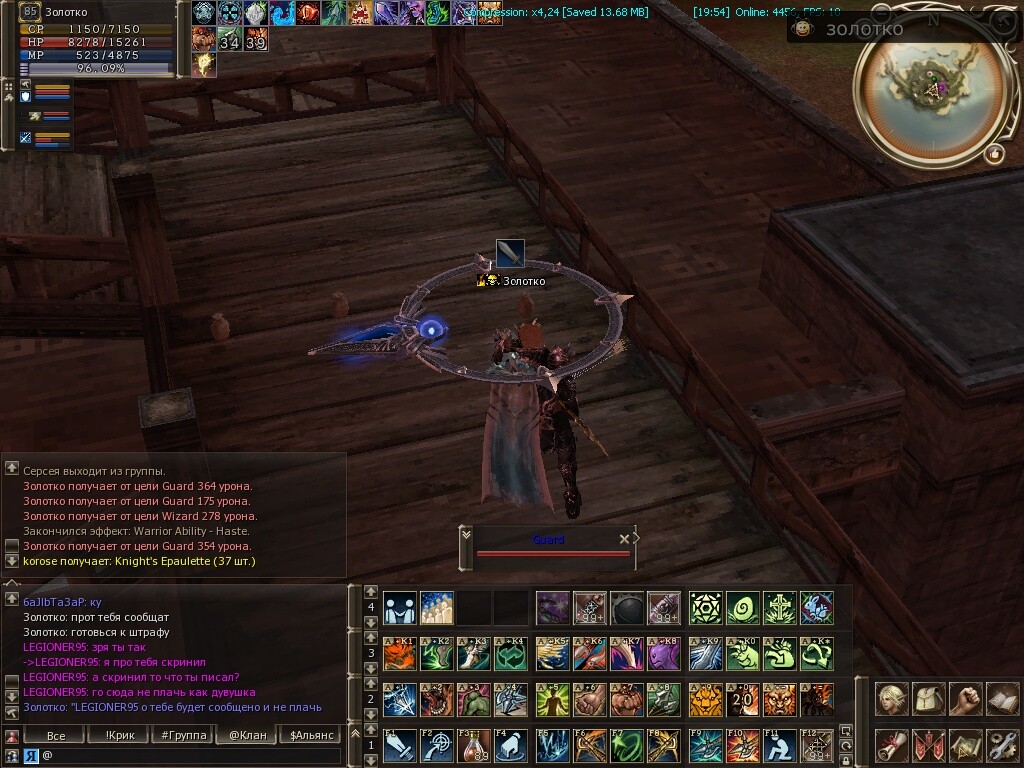Close the Guard target window
Image resolution: width=1024 pixels, height=768 pixels.
(x=624, y=539)
